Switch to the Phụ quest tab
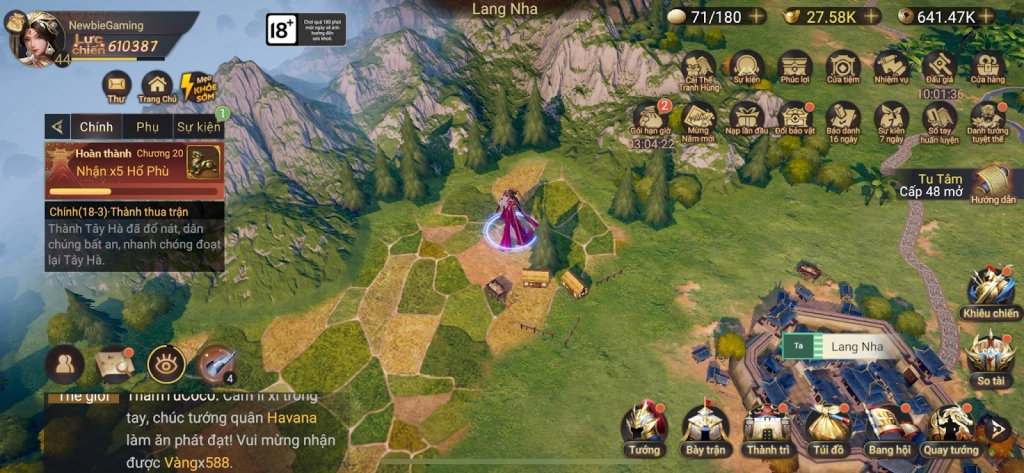 [x=148, y=127]
